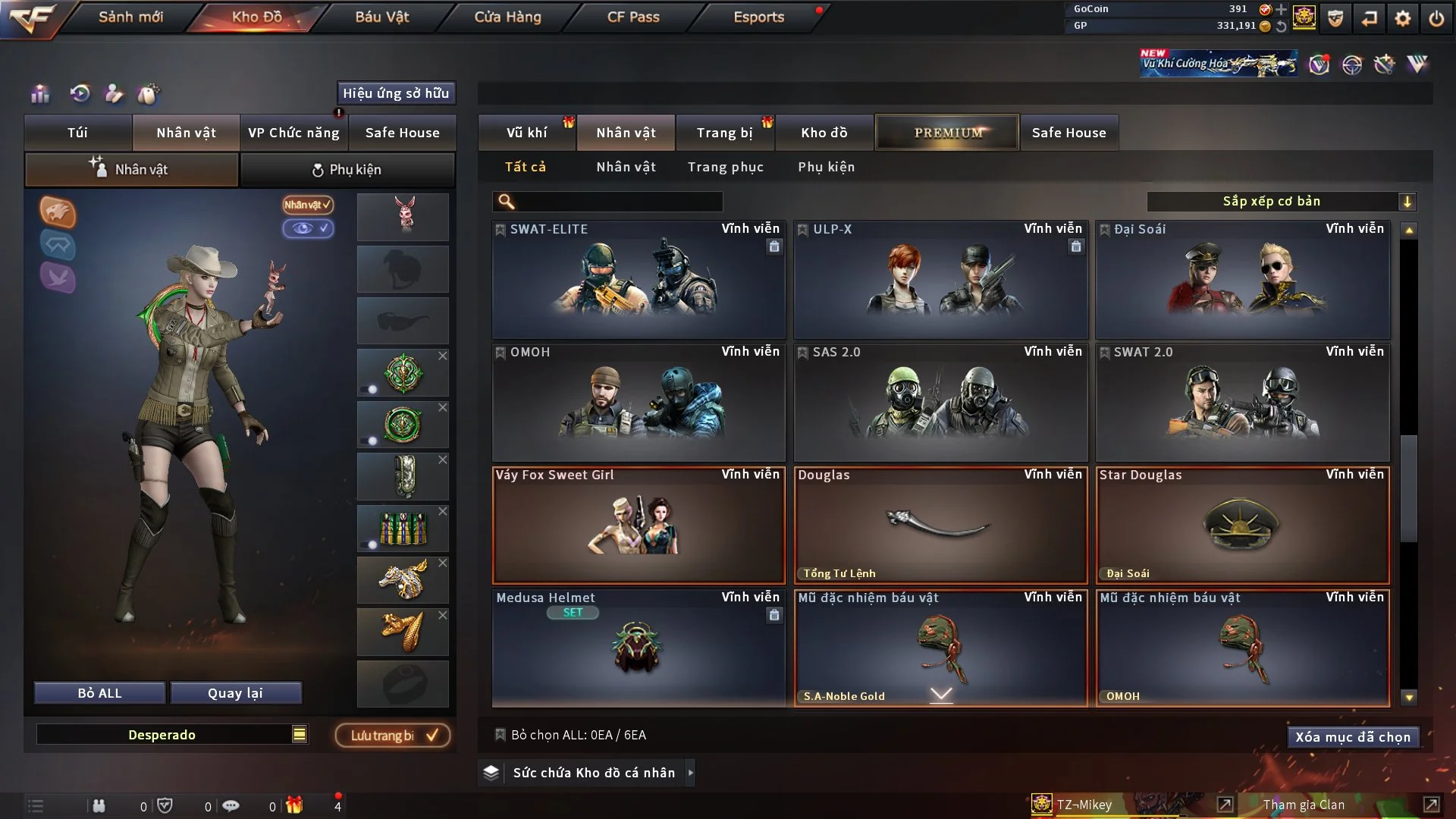Select the wrench enhancement icon near top right
Screen dimensions: 1456x819
click(x=1383, y=65)
